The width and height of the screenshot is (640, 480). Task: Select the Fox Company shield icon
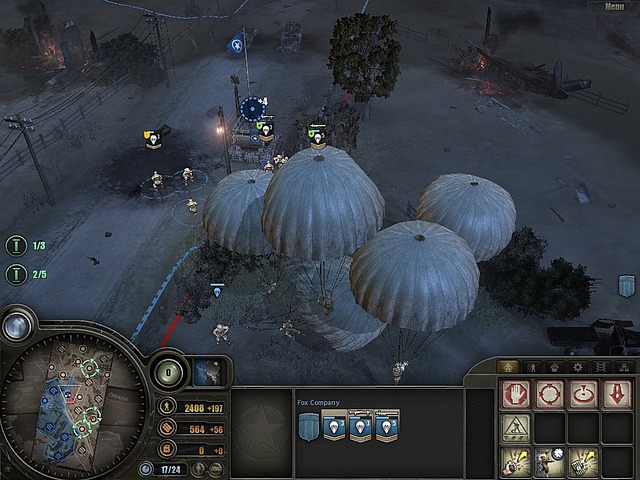(309, 427)
